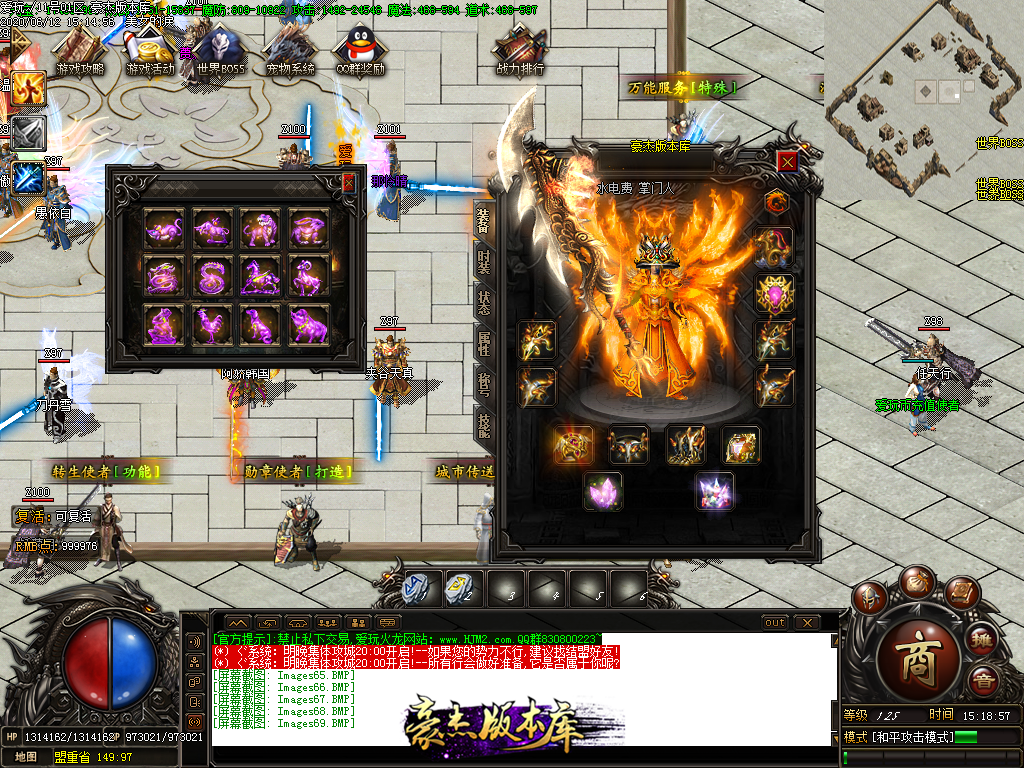1024x768 pixels.
Task: Open the 游戏活动 events icon
Action: click(150, 50)
